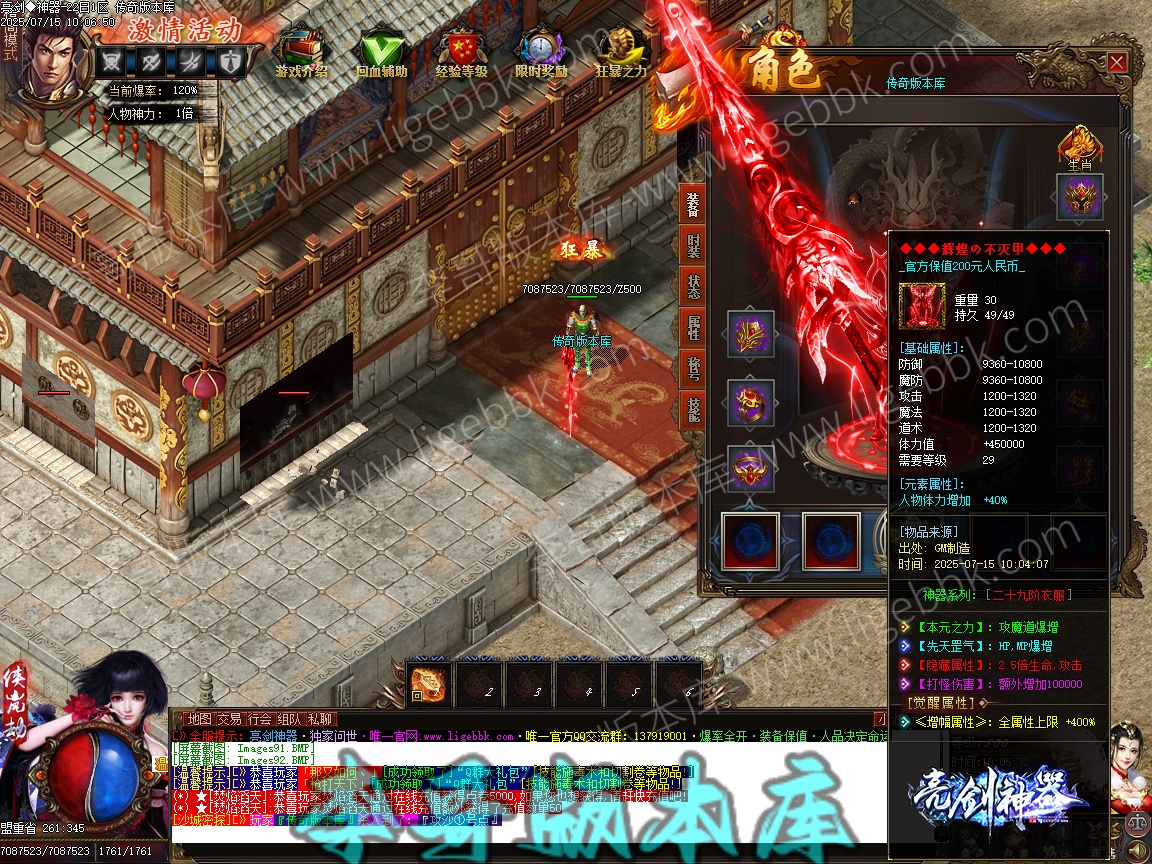Open the 时装 fashion tab
The width and height of the screenshot is (1152, 864).
pyautogui.click(x=692, y=246)
